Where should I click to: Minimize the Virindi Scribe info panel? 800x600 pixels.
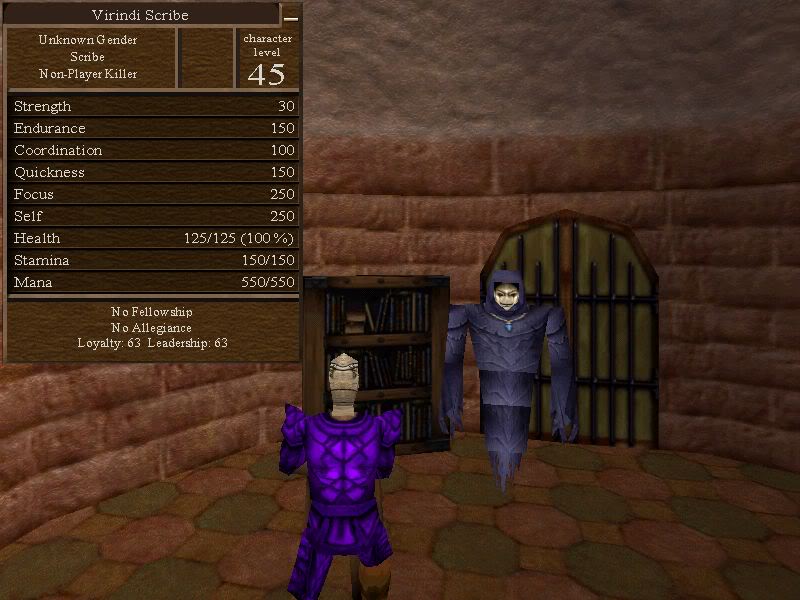(x=290, y=17)
